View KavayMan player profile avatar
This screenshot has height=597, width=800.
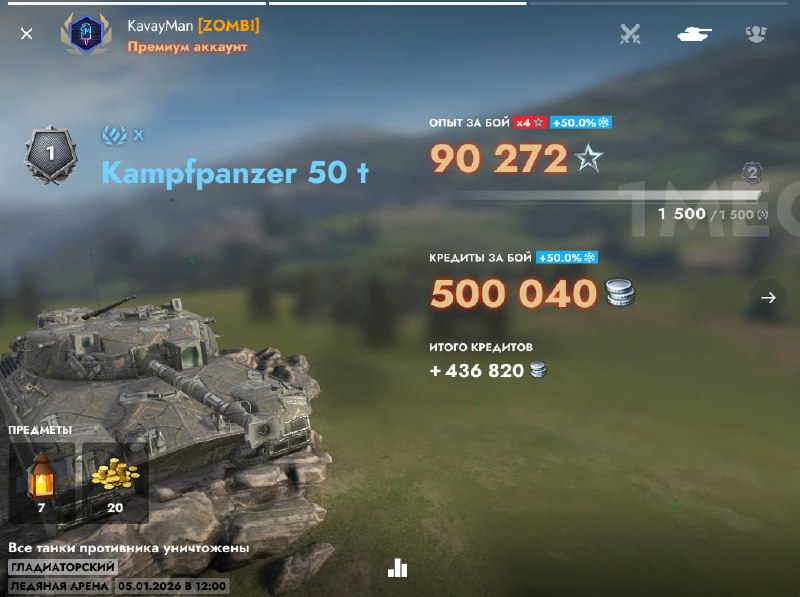85,35
